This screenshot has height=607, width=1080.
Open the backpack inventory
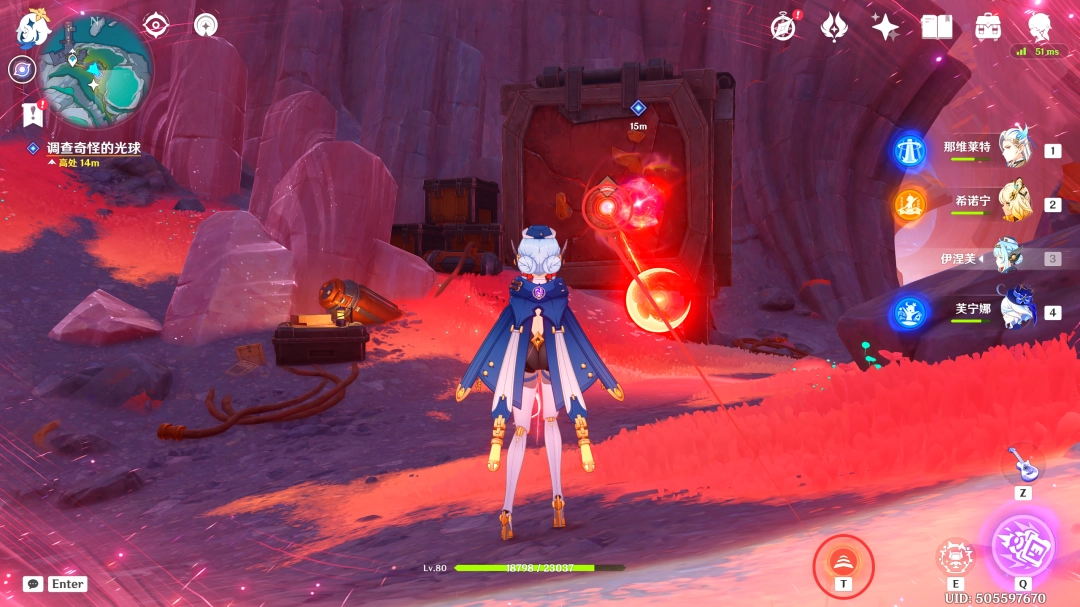pos(988,27)
